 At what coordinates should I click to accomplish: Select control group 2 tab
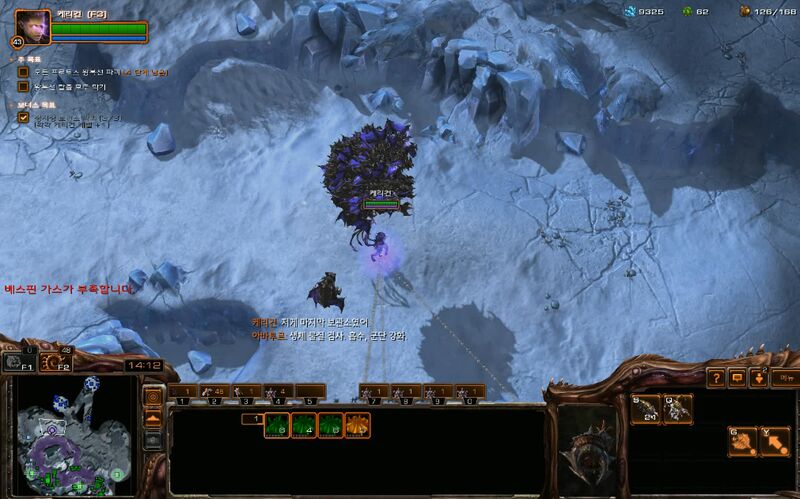pos(214,391)
